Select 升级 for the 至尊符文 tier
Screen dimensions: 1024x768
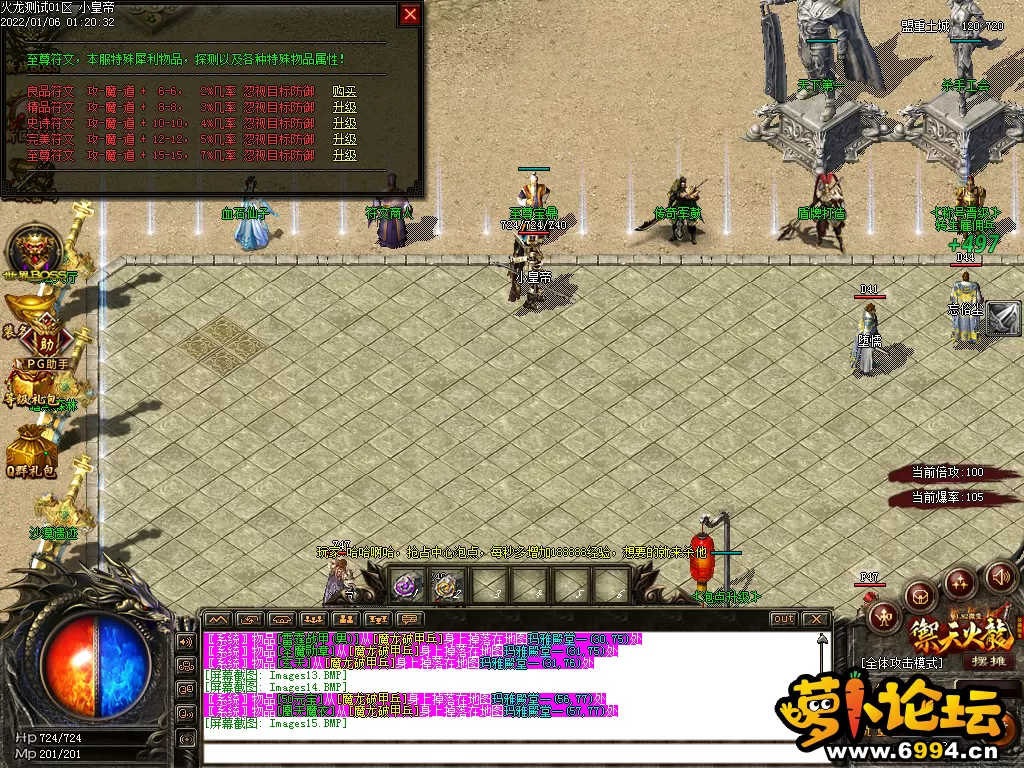click(x=344, y=155)
